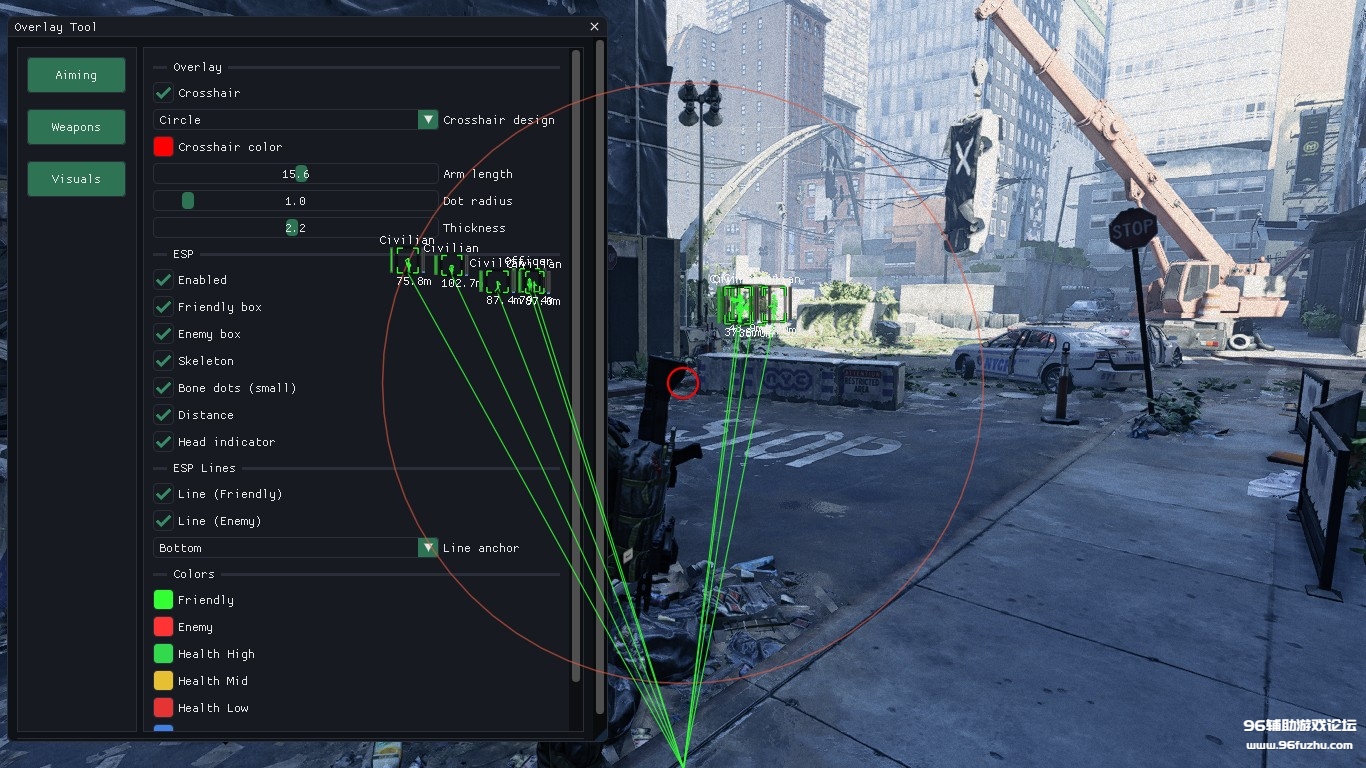Disable the ESP Enabled checkbox
Screen dimensions: 1366x768
pos(163,280)
